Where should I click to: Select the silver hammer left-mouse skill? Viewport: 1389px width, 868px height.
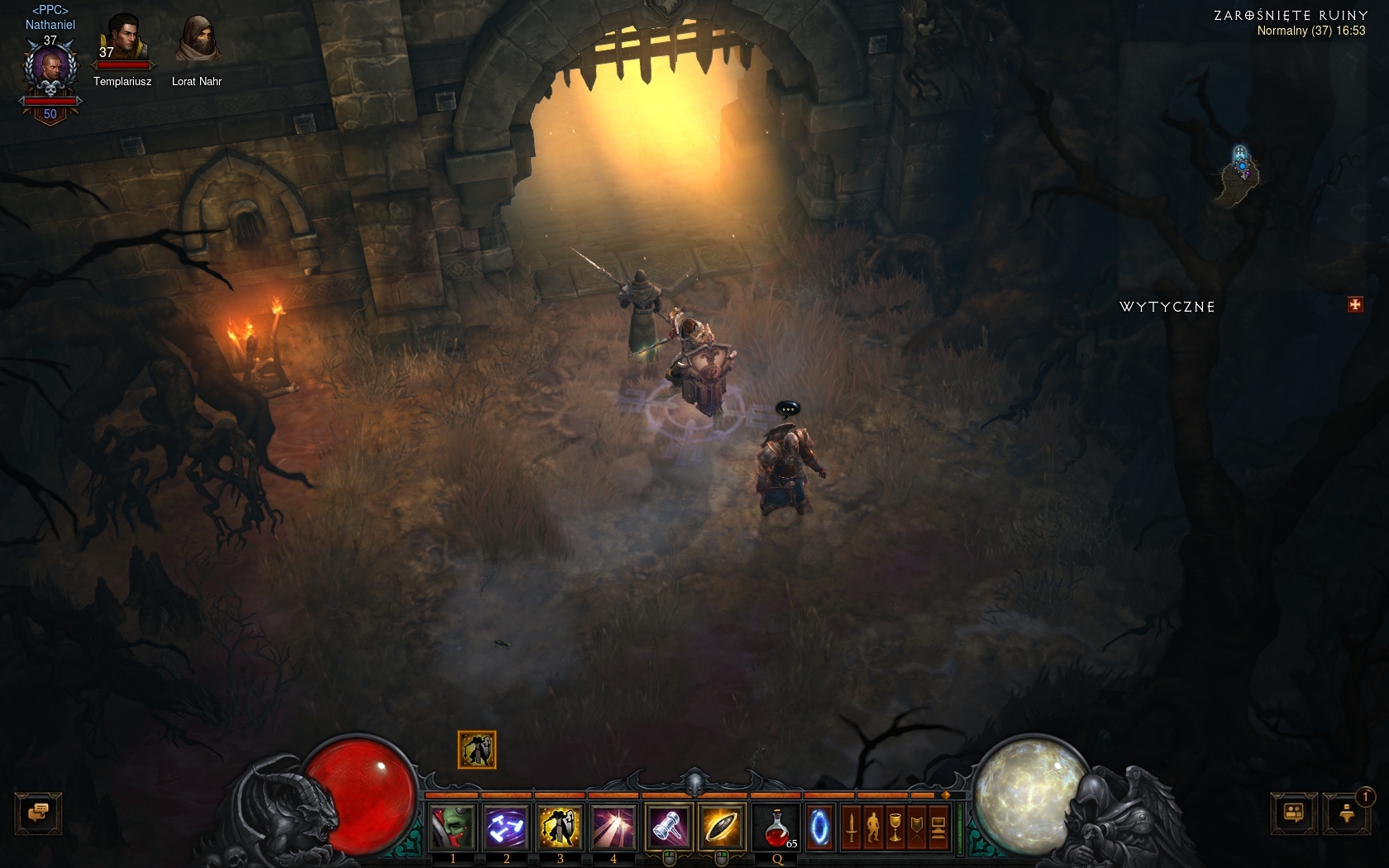point(668,827)
